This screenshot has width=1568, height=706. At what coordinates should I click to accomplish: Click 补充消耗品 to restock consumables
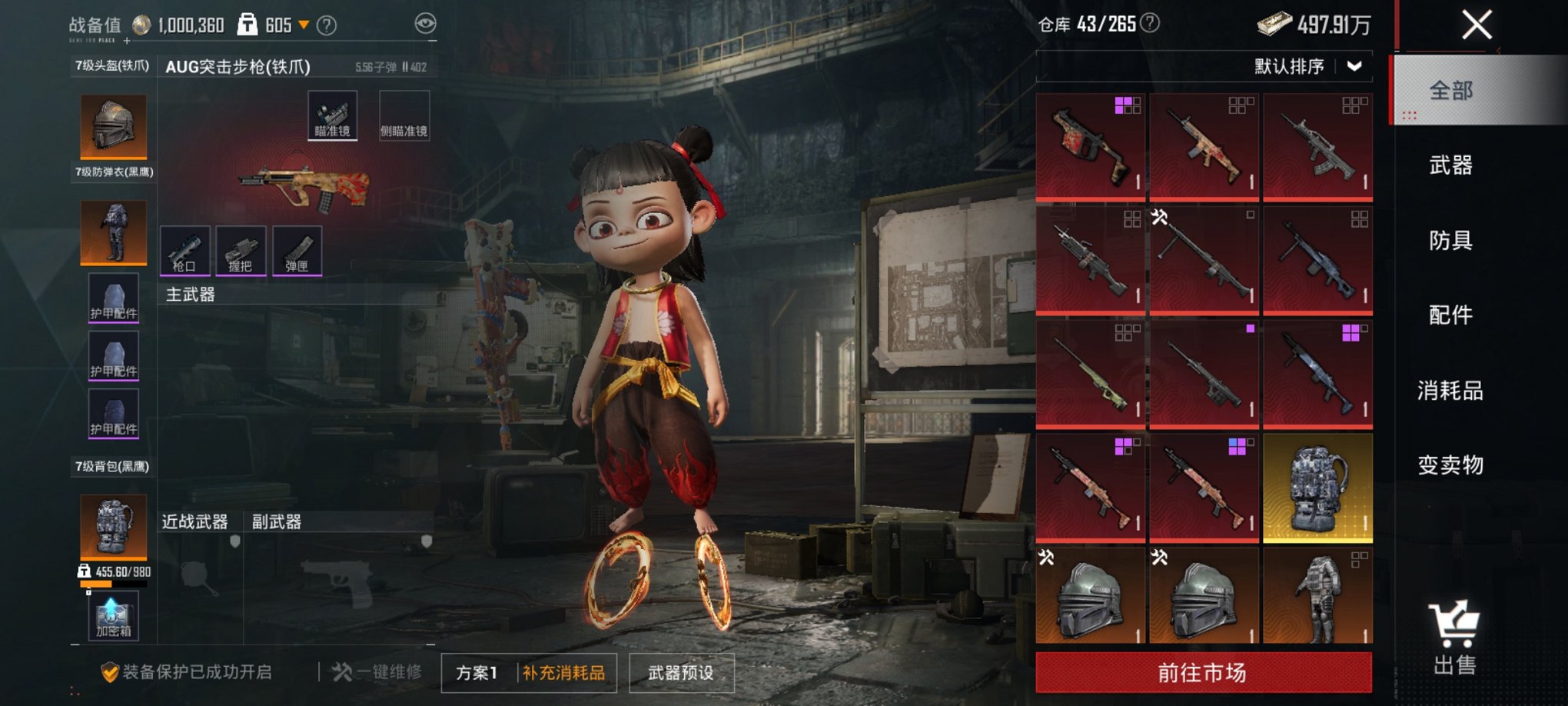(x=564, y=673)
